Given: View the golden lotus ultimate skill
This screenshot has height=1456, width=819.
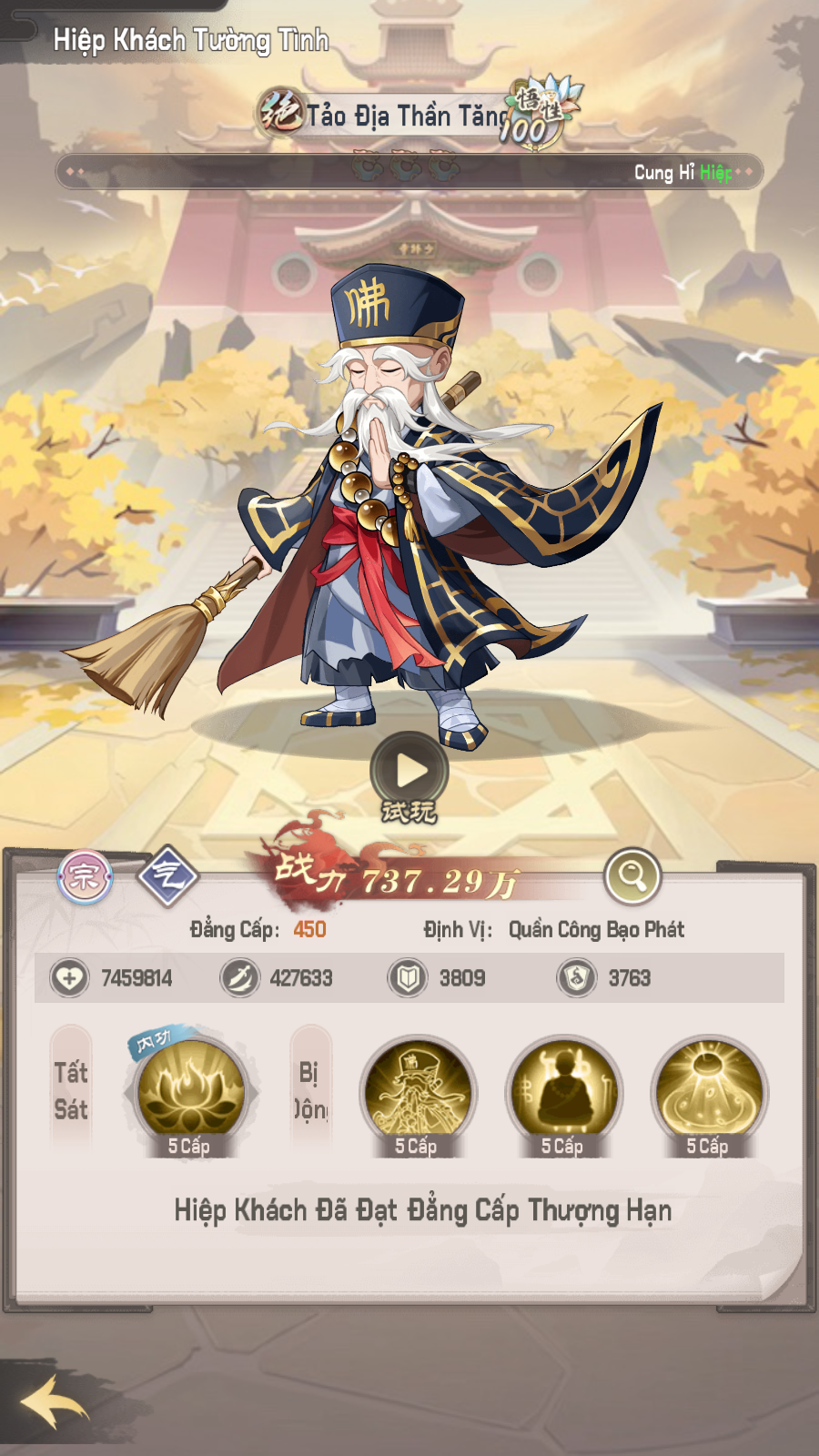Looking at the screenshot, I should (190, 1091).
